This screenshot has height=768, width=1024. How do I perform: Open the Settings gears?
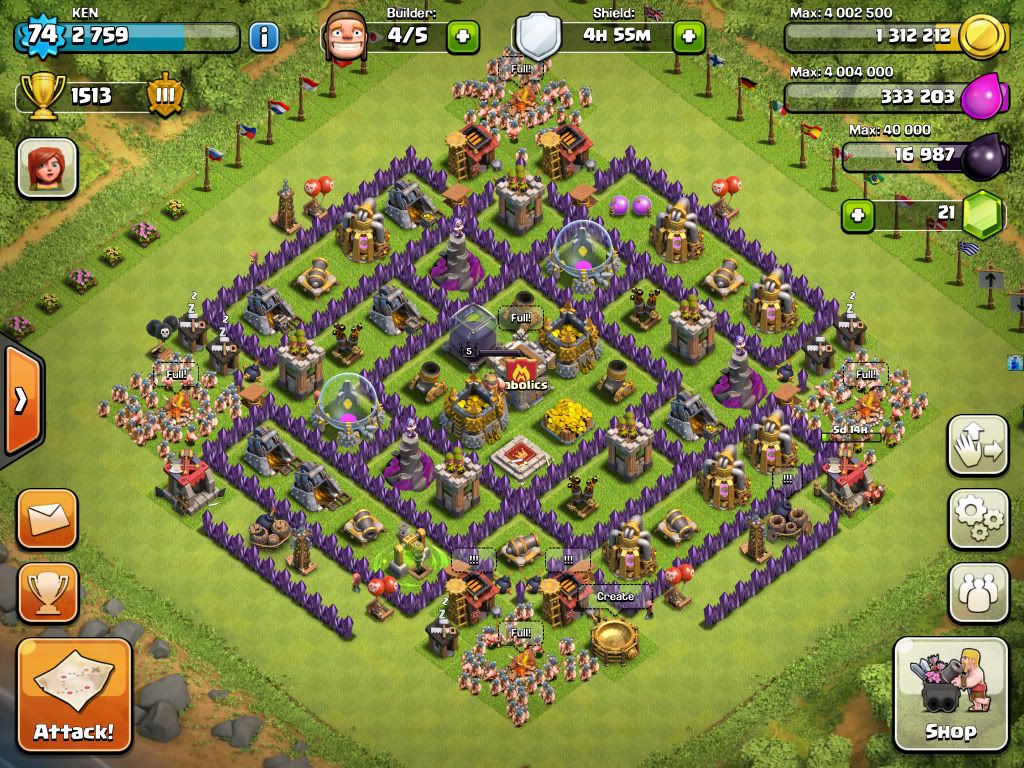coord(978,518)
